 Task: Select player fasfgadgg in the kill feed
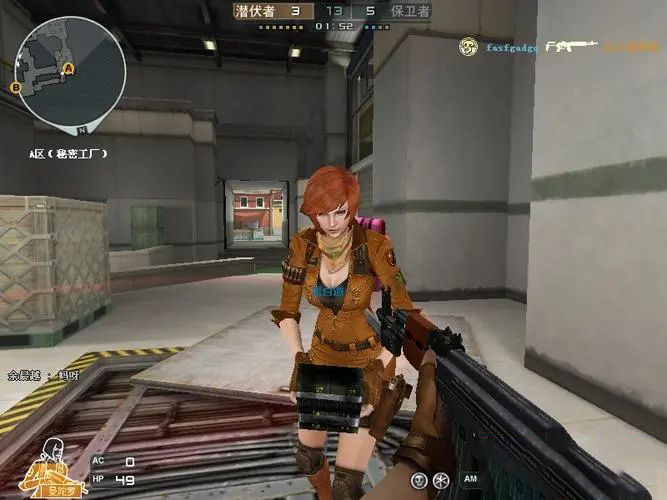click(x=511, y=47)
